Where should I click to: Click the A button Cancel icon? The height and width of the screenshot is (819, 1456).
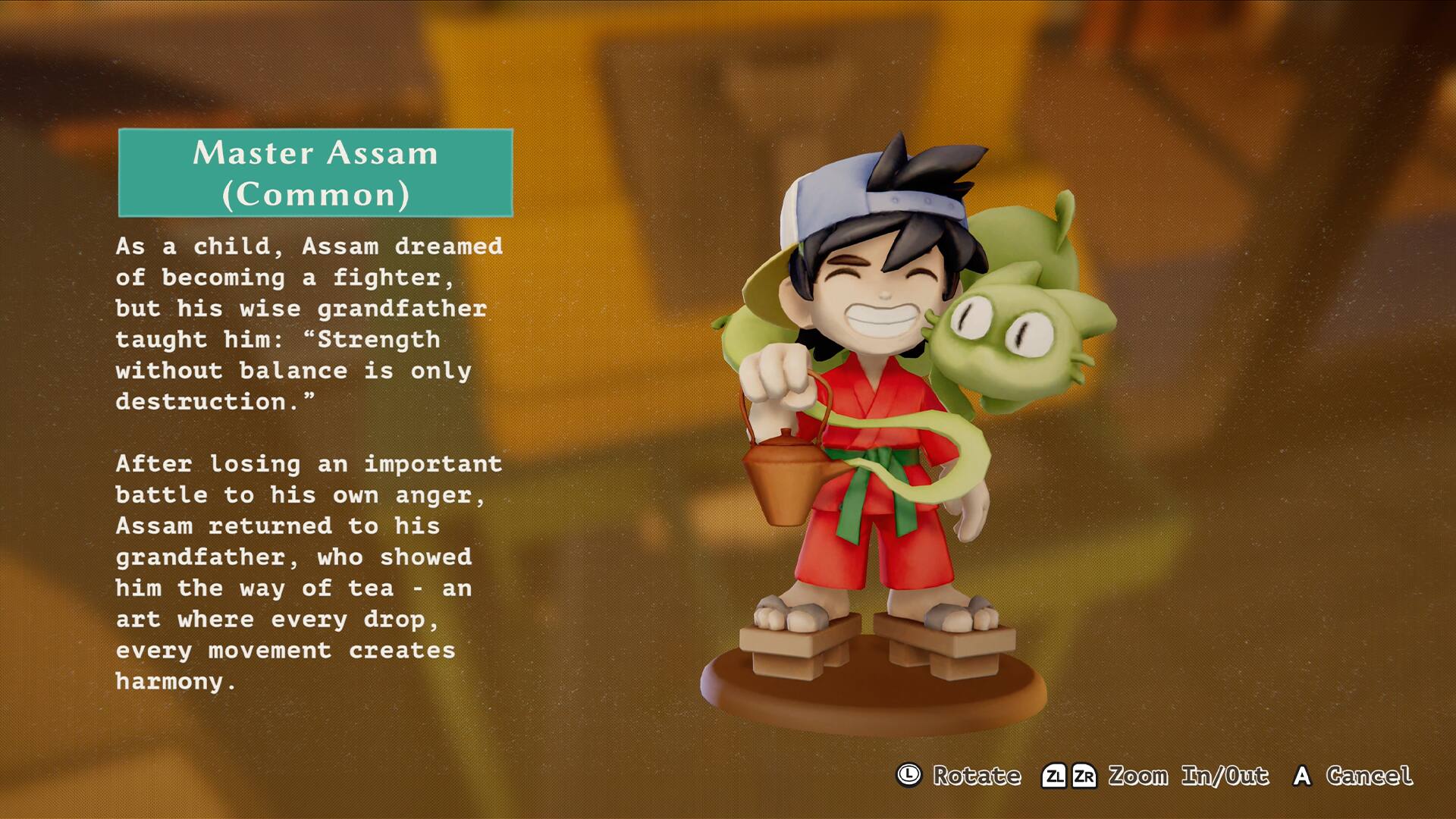click(x=1302, y=777)
